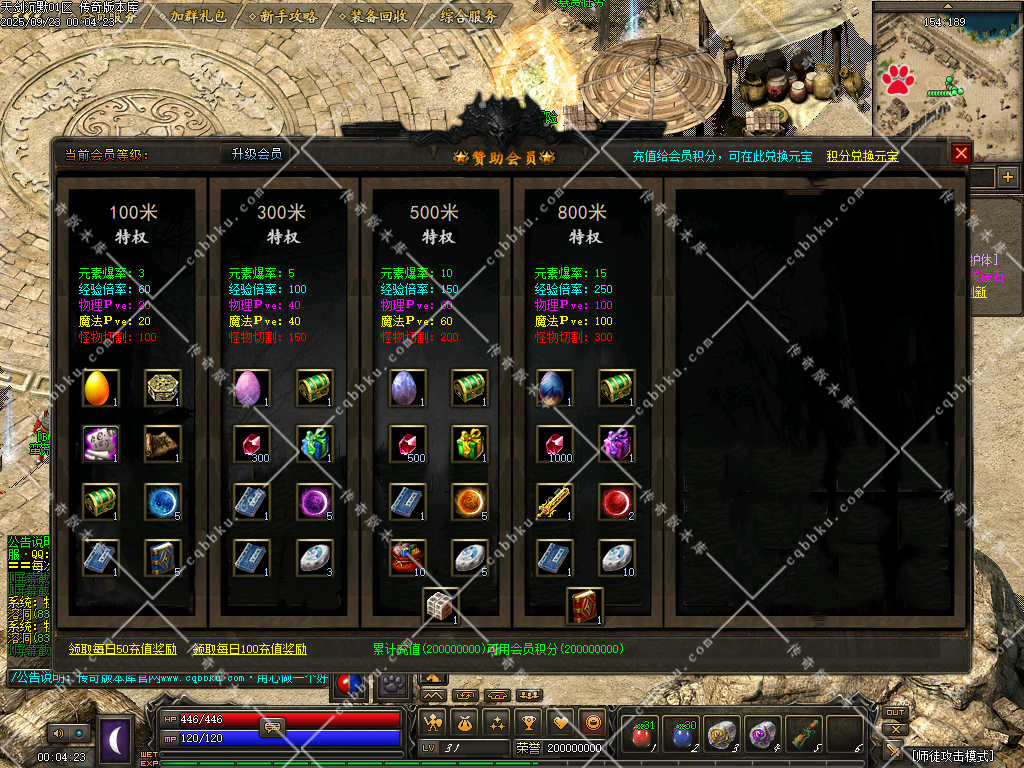Click the 升级会员 upgrade membership button
The image size is (1024, 768).
[x=257, y=154]
